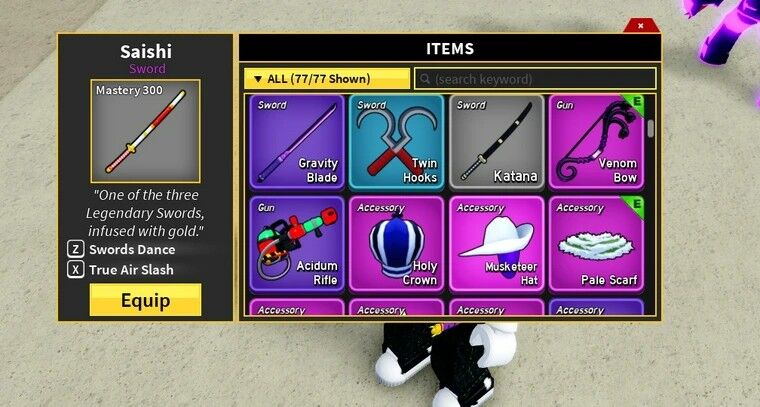Open the ALL items filter dropdown
760x407 pixels.
point(326,79)
